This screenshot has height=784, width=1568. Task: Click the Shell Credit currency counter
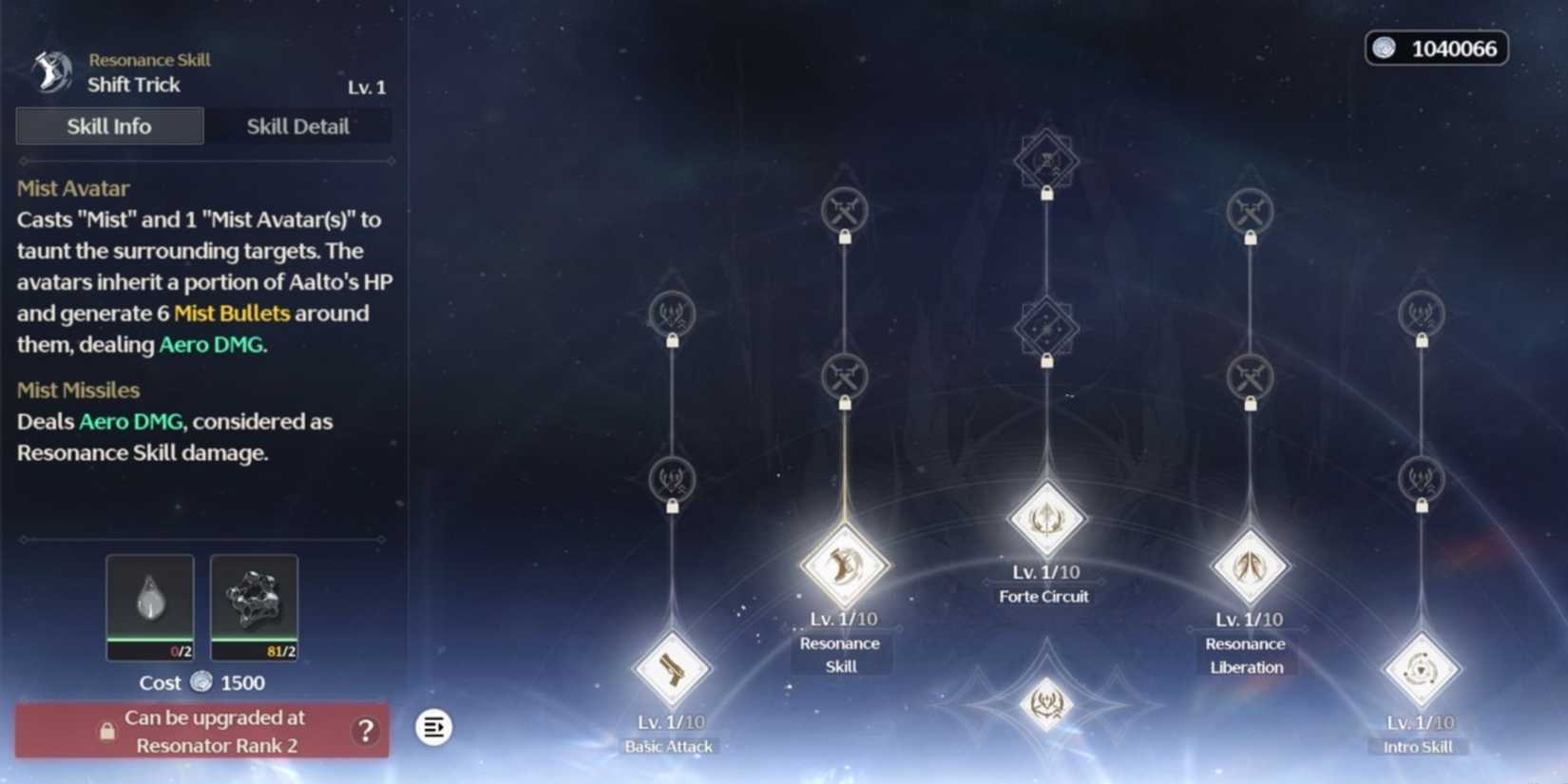[1435, 48]
